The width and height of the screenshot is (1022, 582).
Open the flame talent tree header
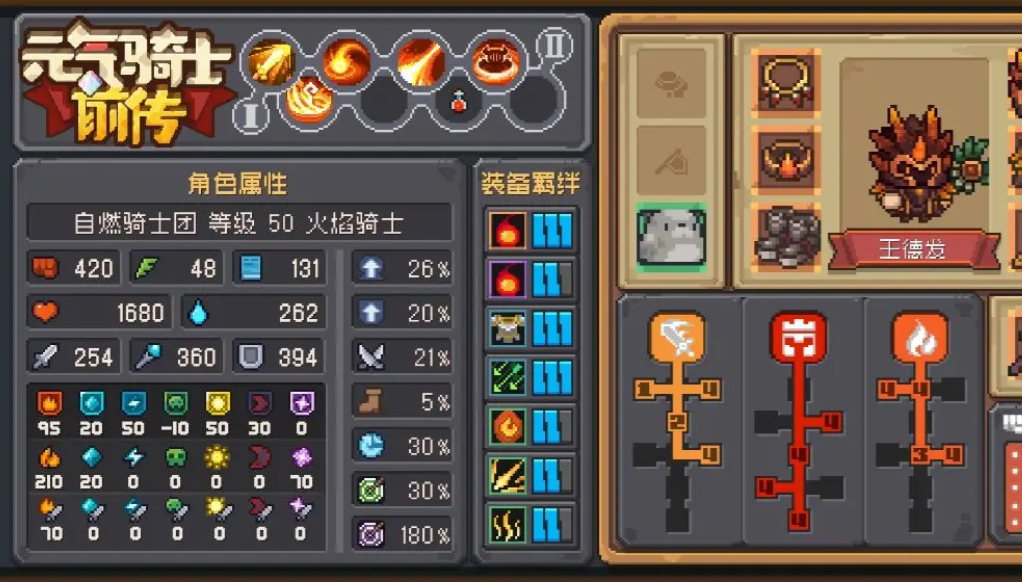click(x=920, y=338)
